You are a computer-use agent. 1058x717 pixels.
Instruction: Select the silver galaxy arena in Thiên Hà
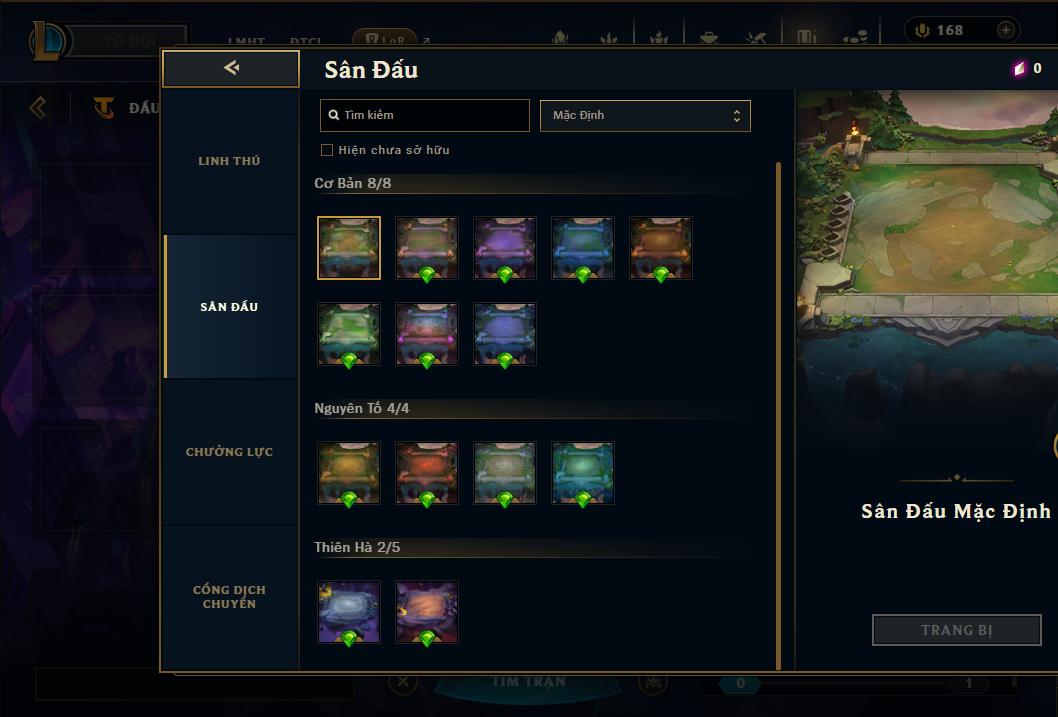point(349,612)
